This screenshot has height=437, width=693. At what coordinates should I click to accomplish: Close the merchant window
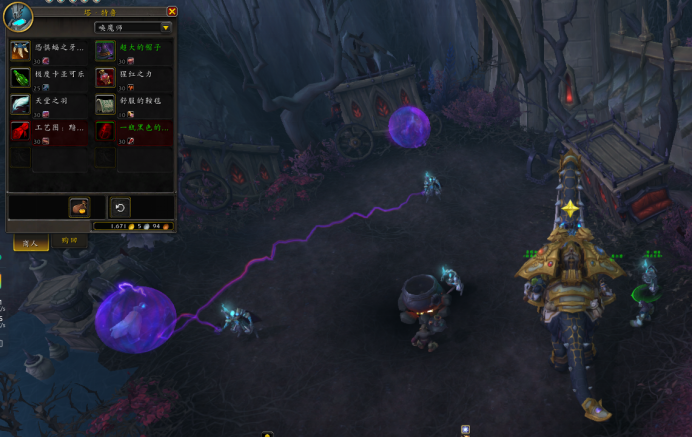click(171, 12)
